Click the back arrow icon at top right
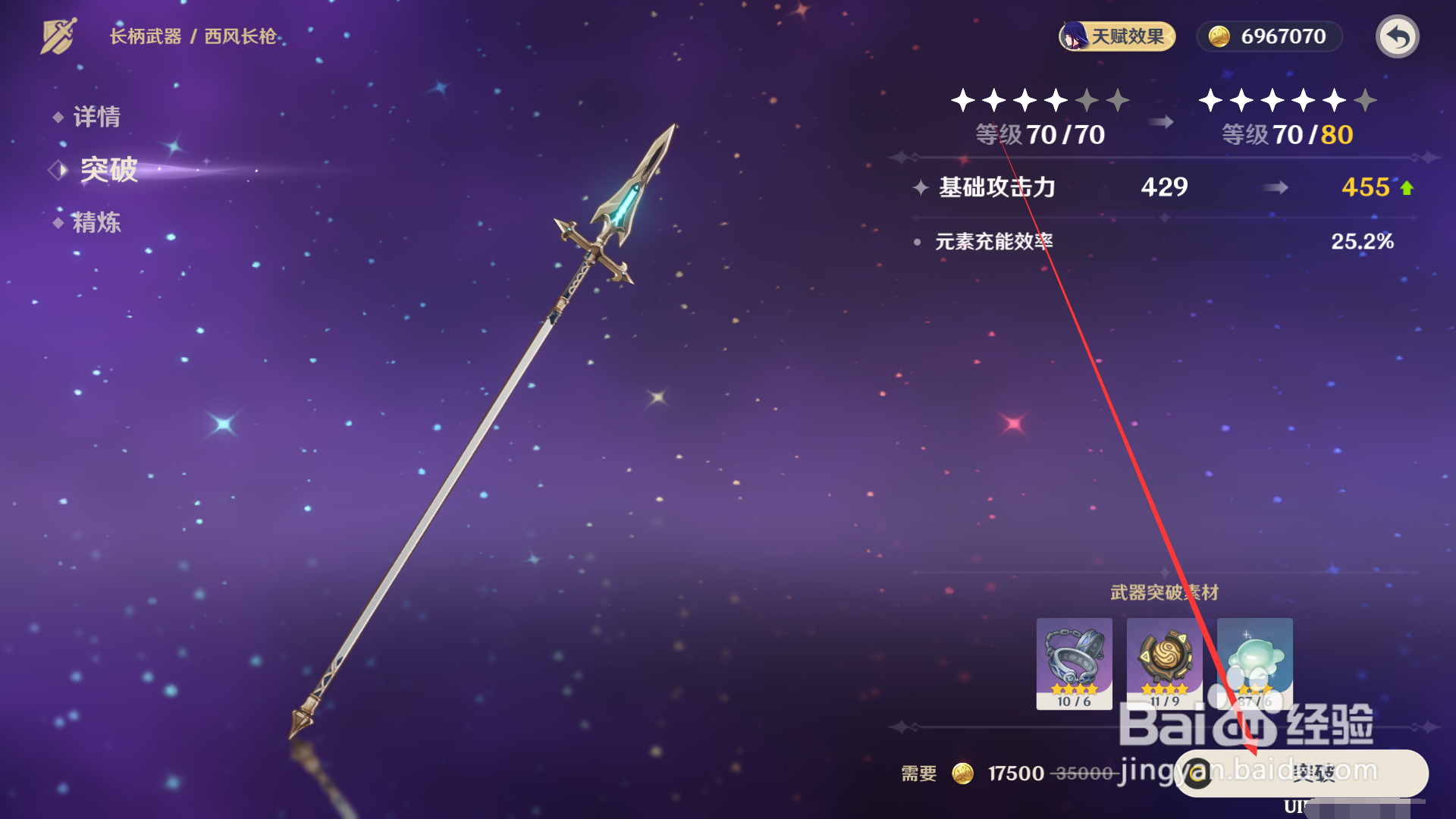 coord(1396,36)
